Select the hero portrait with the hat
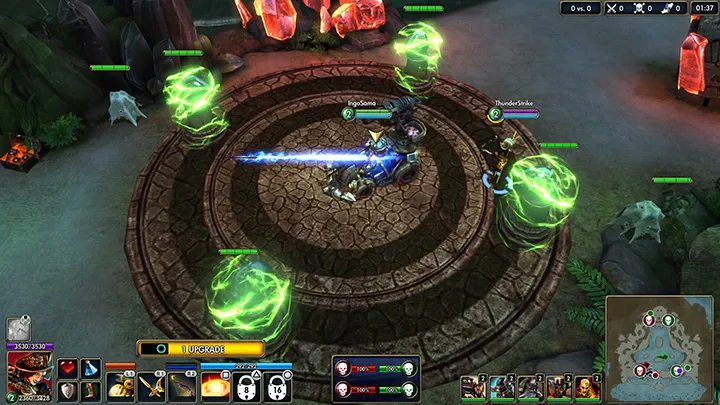Viewport: 720px width, 405px height. (x=29, y=373)
